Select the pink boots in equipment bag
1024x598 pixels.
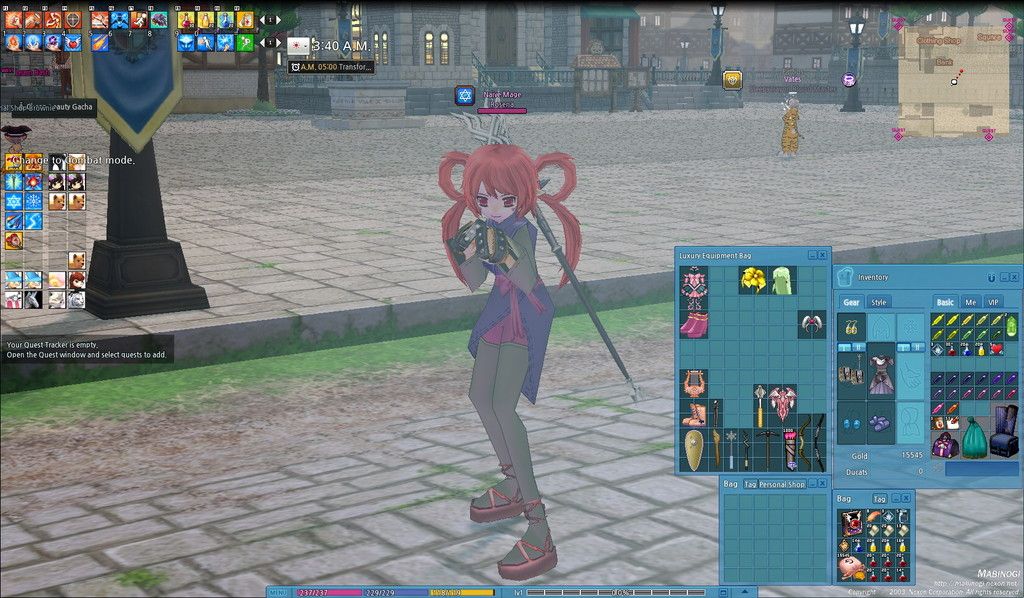693,324
